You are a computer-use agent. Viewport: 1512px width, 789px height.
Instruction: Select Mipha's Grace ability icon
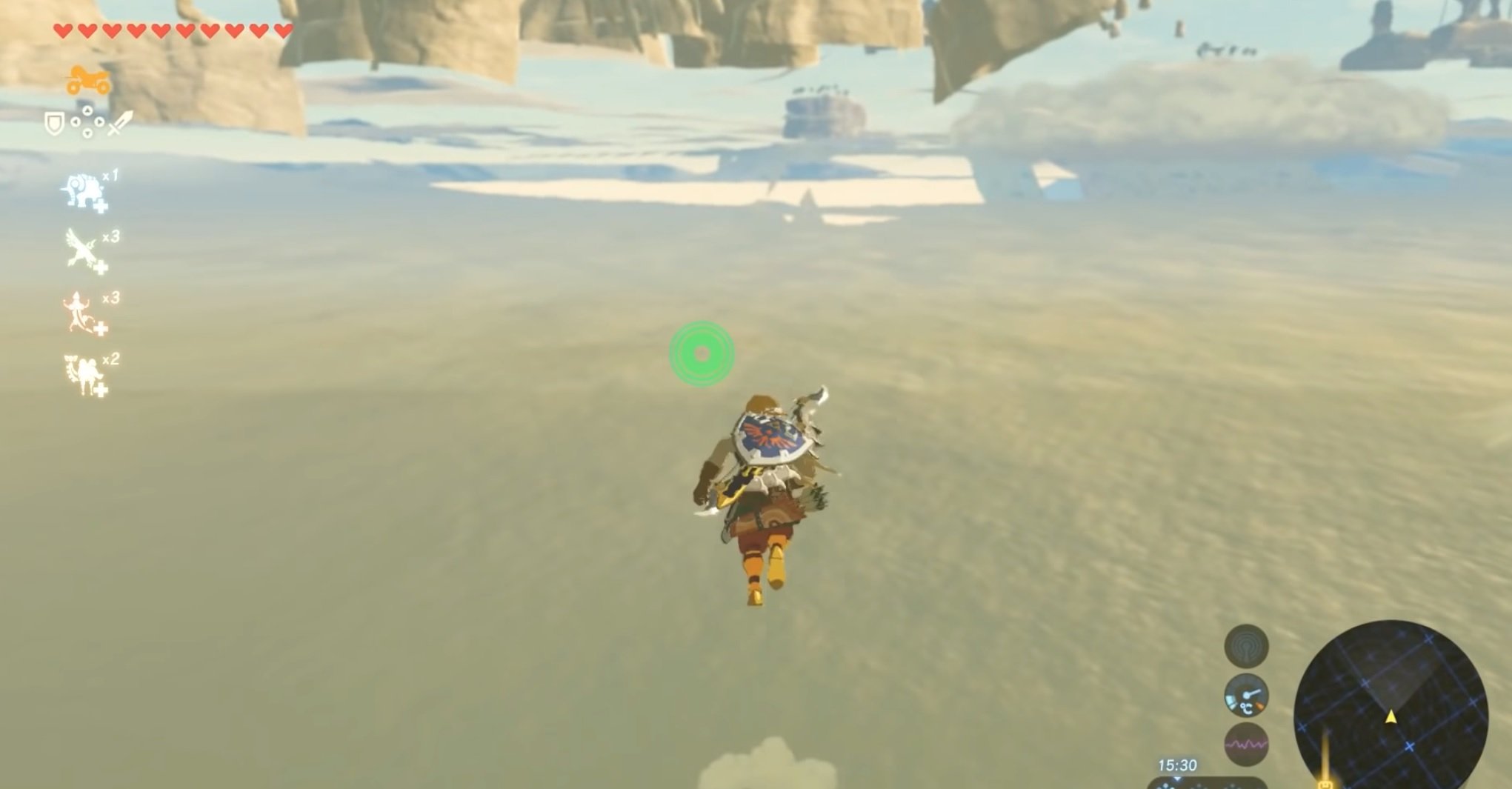84,190
